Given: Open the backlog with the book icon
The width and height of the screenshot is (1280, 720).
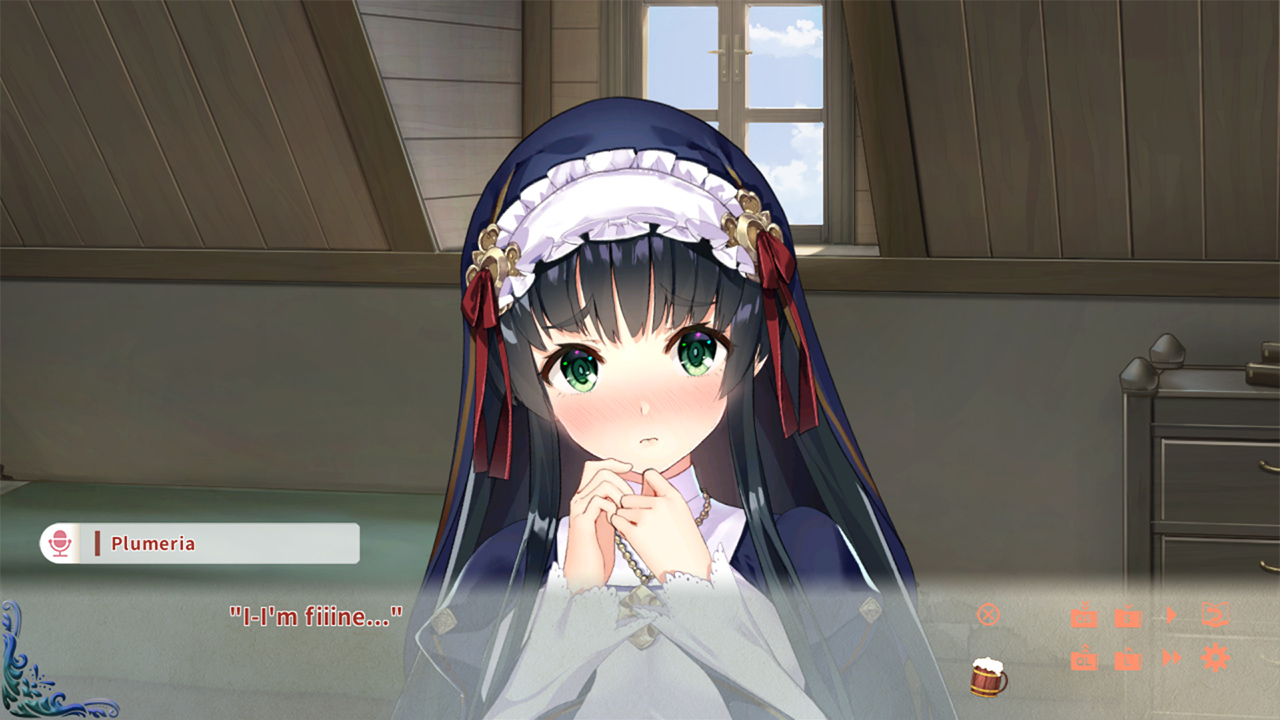Looking at the screenshot, I should 1215,614.
